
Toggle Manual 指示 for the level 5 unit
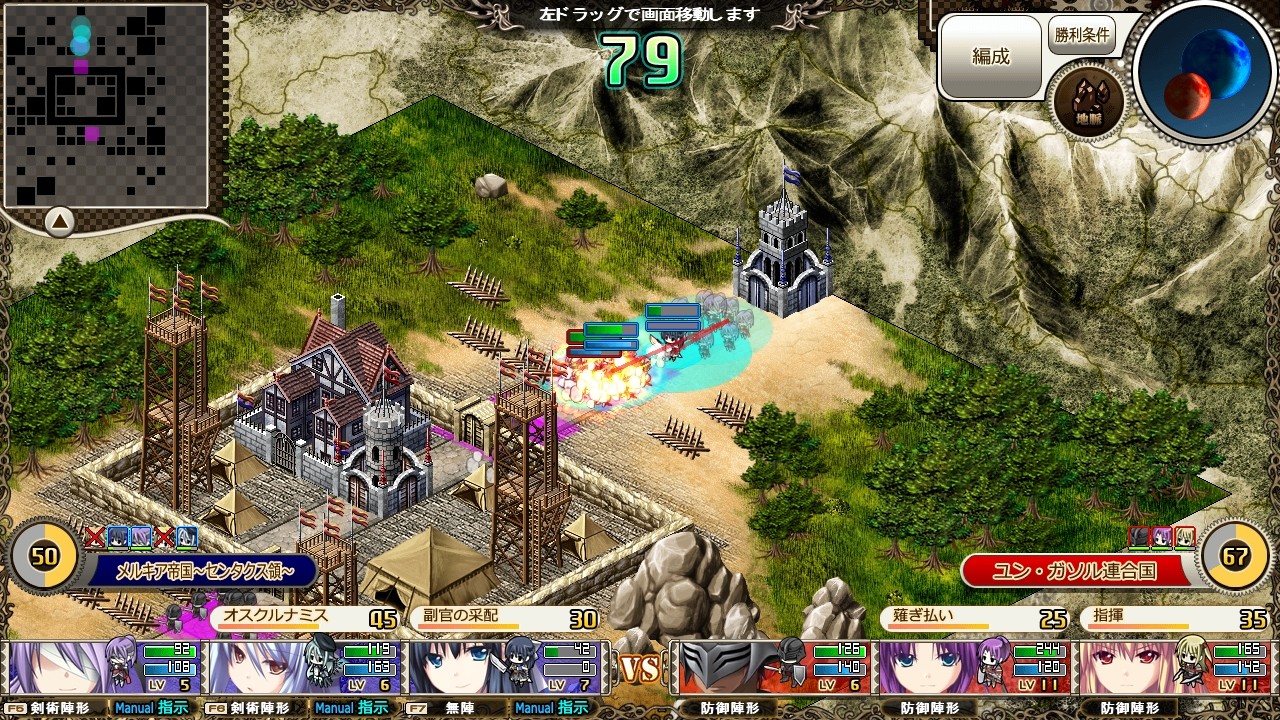pos(151,708)
